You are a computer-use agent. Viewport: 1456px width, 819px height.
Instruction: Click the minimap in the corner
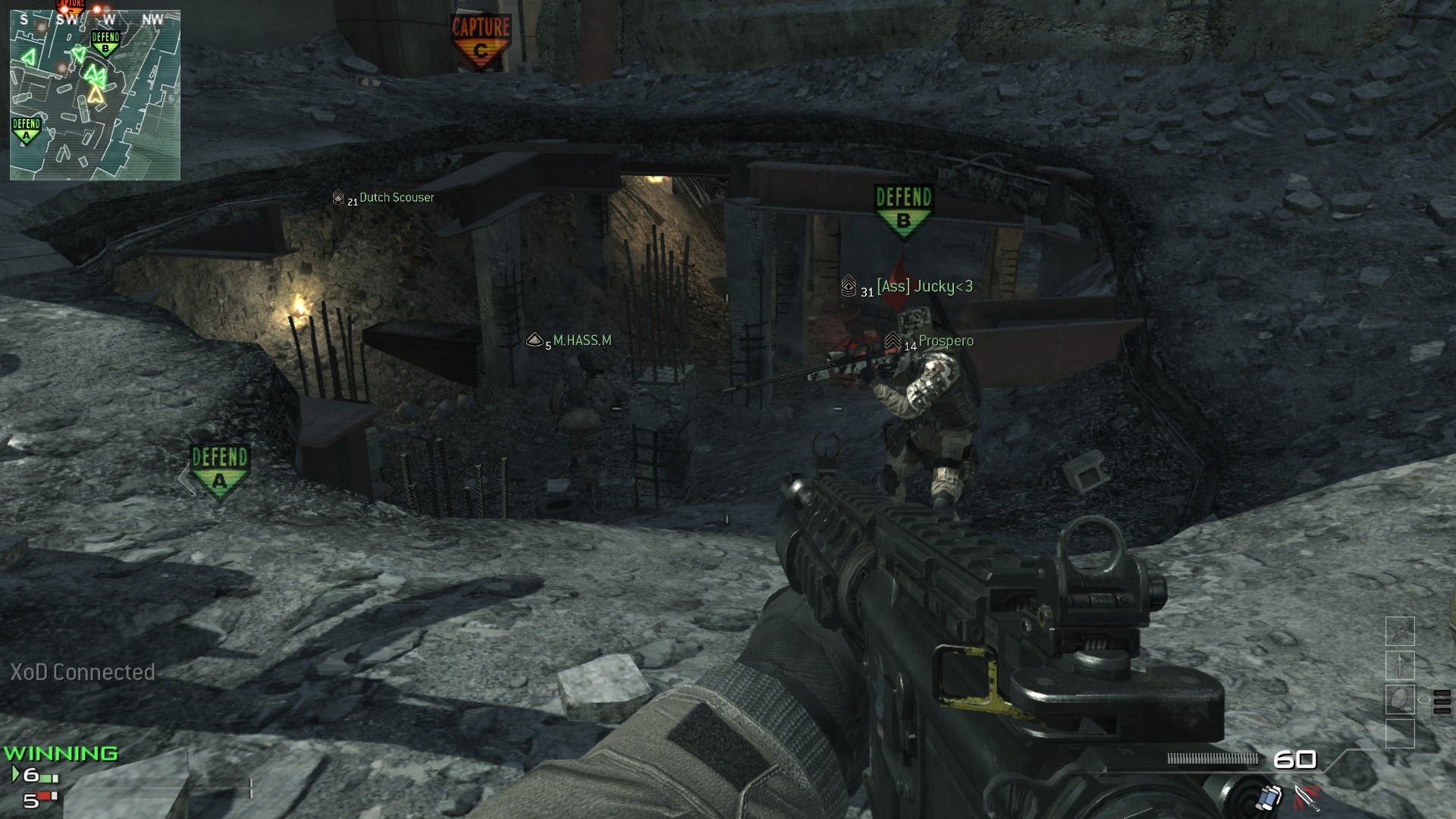[x=95, y=95]
